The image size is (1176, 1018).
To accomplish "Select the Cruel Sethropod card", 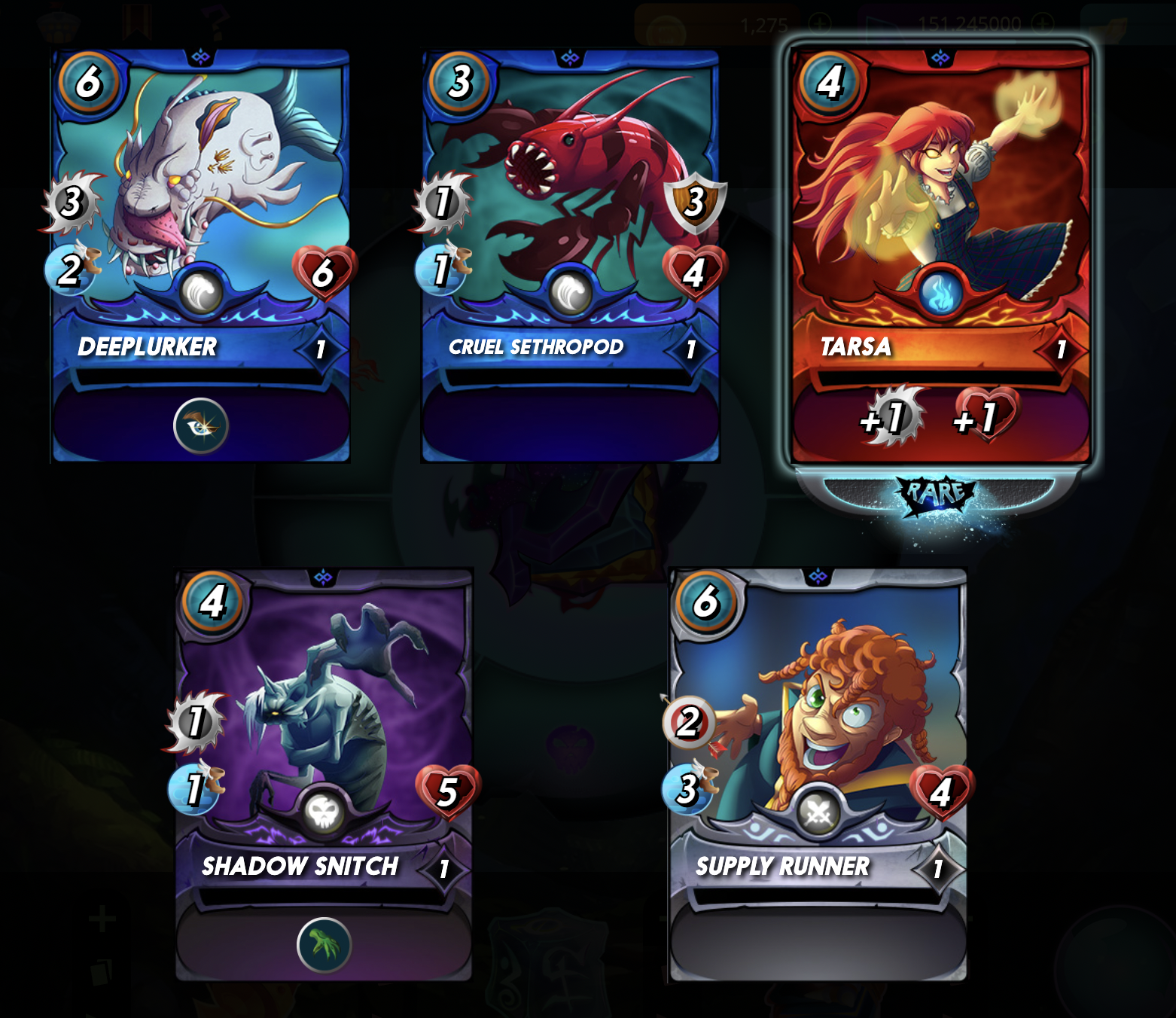I will (x=570, y=226).
